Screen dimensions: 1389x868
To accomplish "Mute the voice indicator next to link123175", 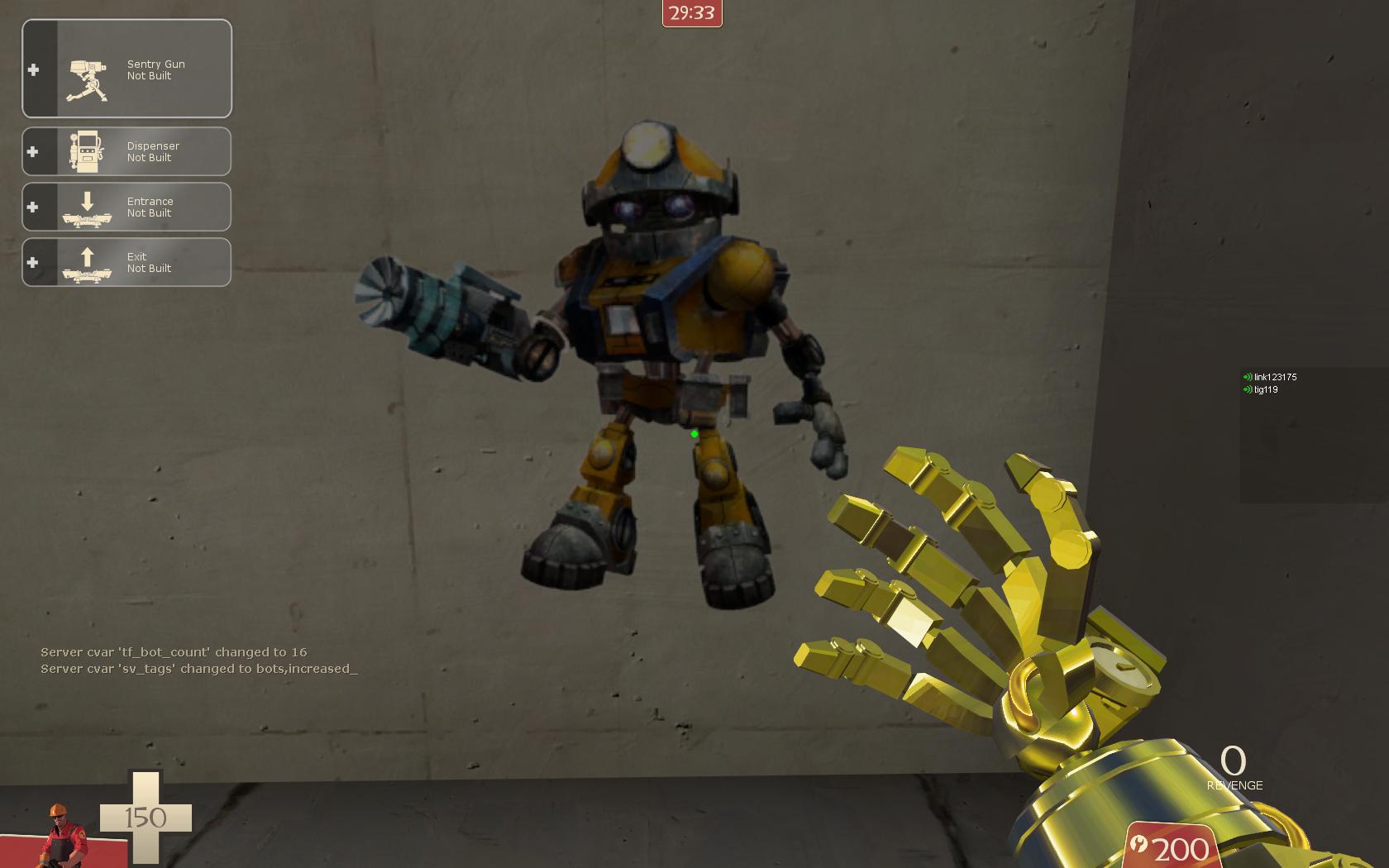I will (x=1247, y=377).
